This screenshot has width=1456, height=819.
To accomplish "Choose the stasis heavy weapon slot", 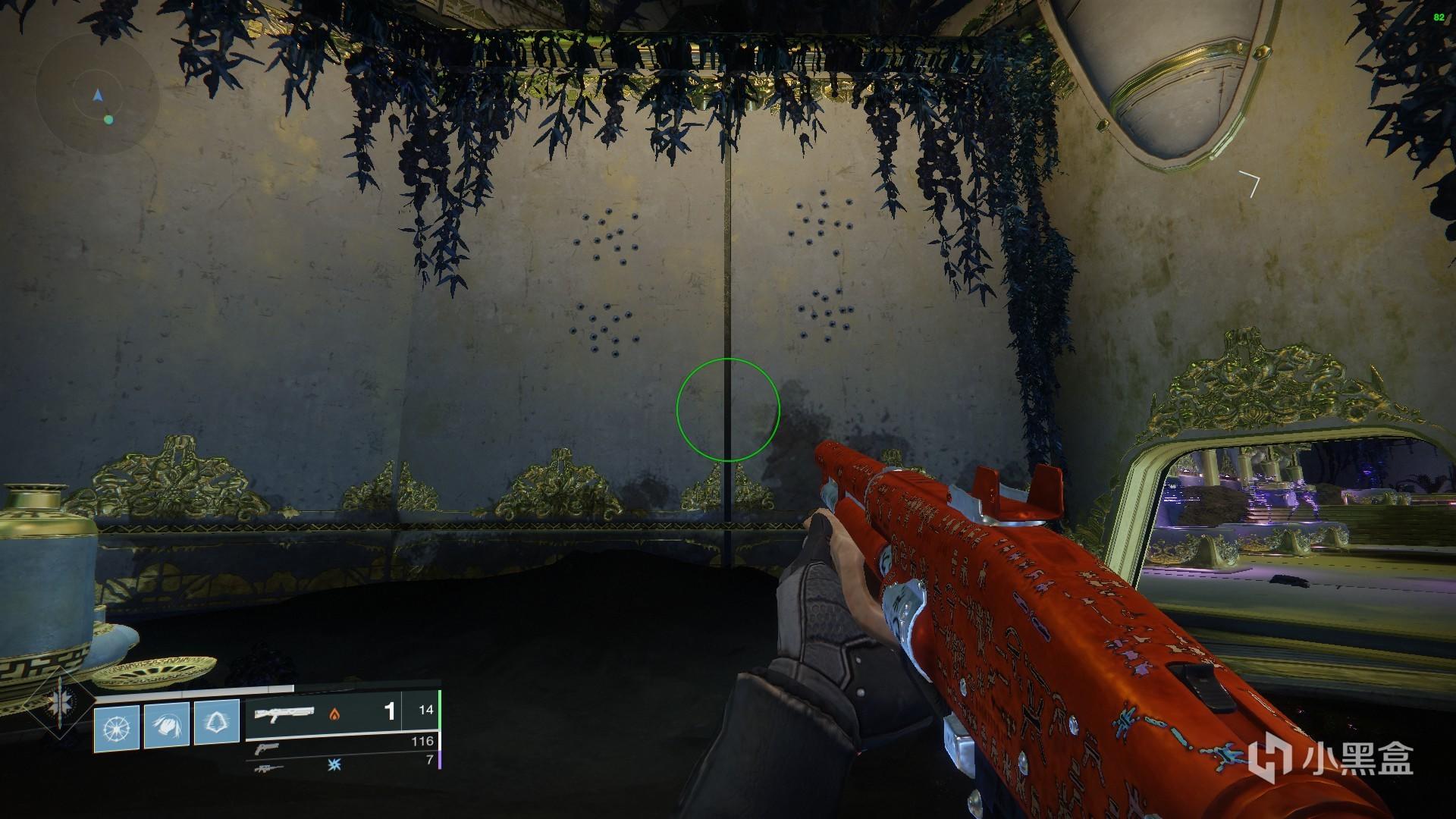I will point(341,766).
